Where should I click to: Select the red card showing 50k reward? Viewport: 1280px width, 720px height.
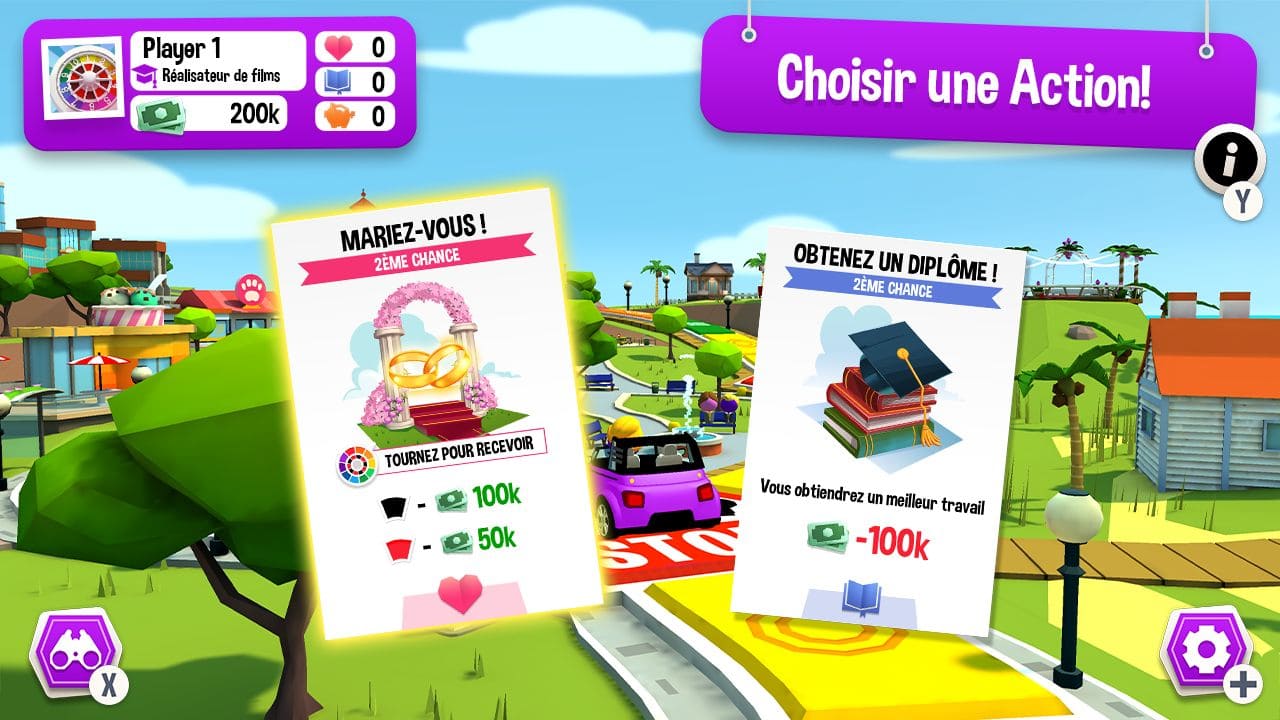tap(398, 548)
